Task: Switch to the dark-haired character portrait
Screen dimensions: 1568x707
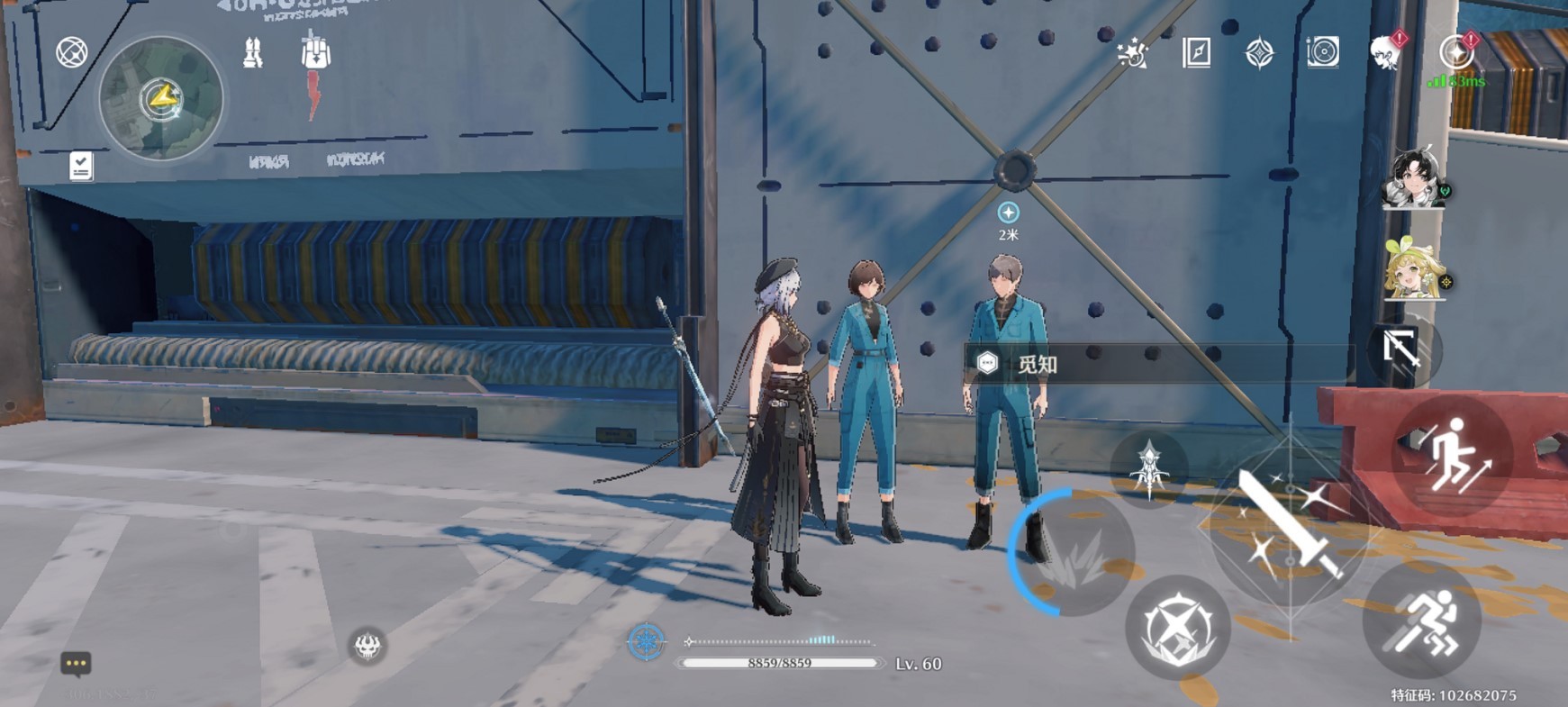Action: (1414, 179)
